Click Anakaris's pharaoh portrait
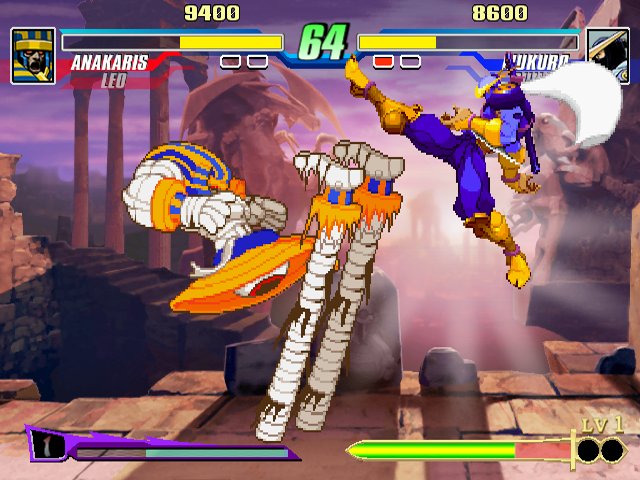640x480 pixels. pyautogui.click(x=33, y=55)
